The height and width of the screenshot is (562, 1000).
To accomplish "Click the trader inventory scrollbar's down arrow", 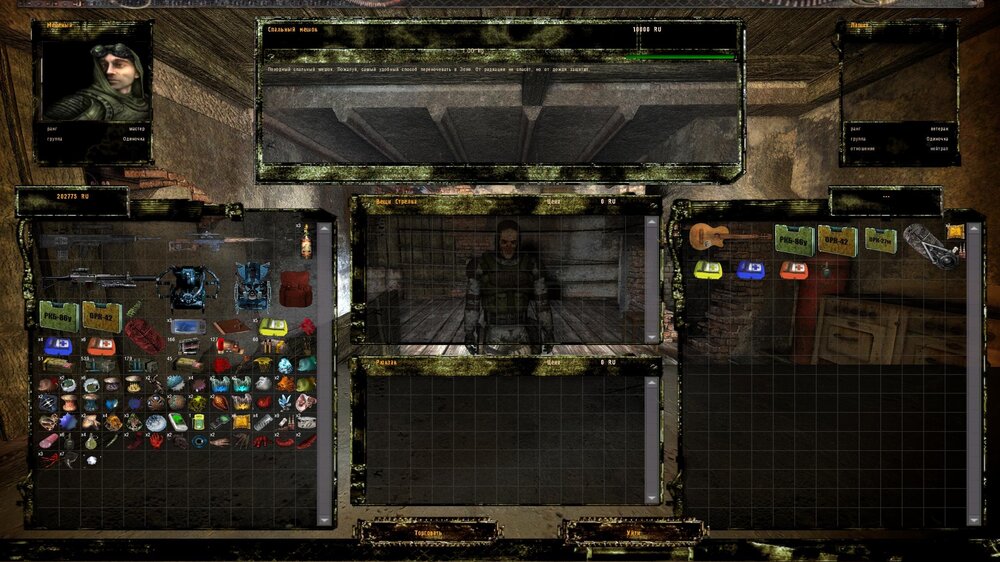I will click(x=974, y=519).
